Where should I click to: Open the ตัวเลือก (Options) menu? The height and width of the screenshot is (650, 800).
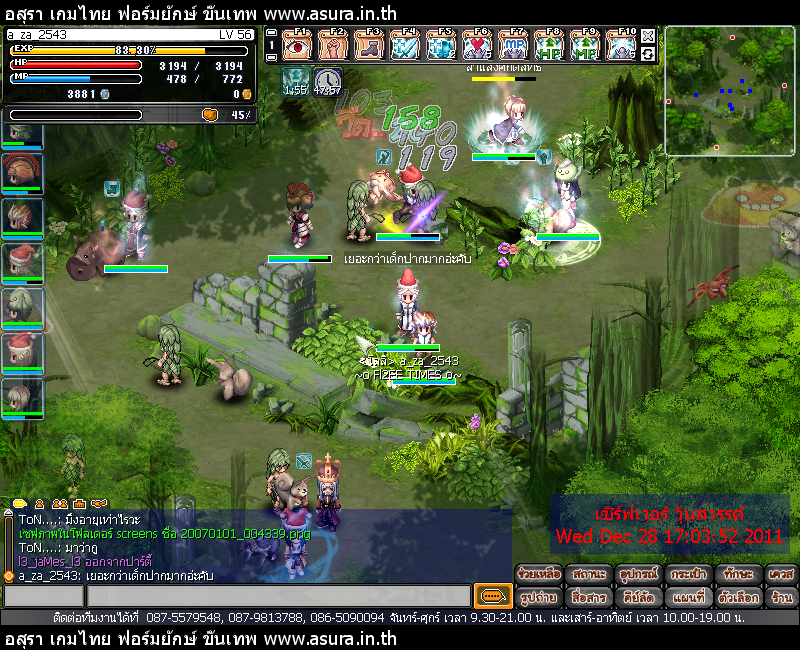[x=736, y=597]
